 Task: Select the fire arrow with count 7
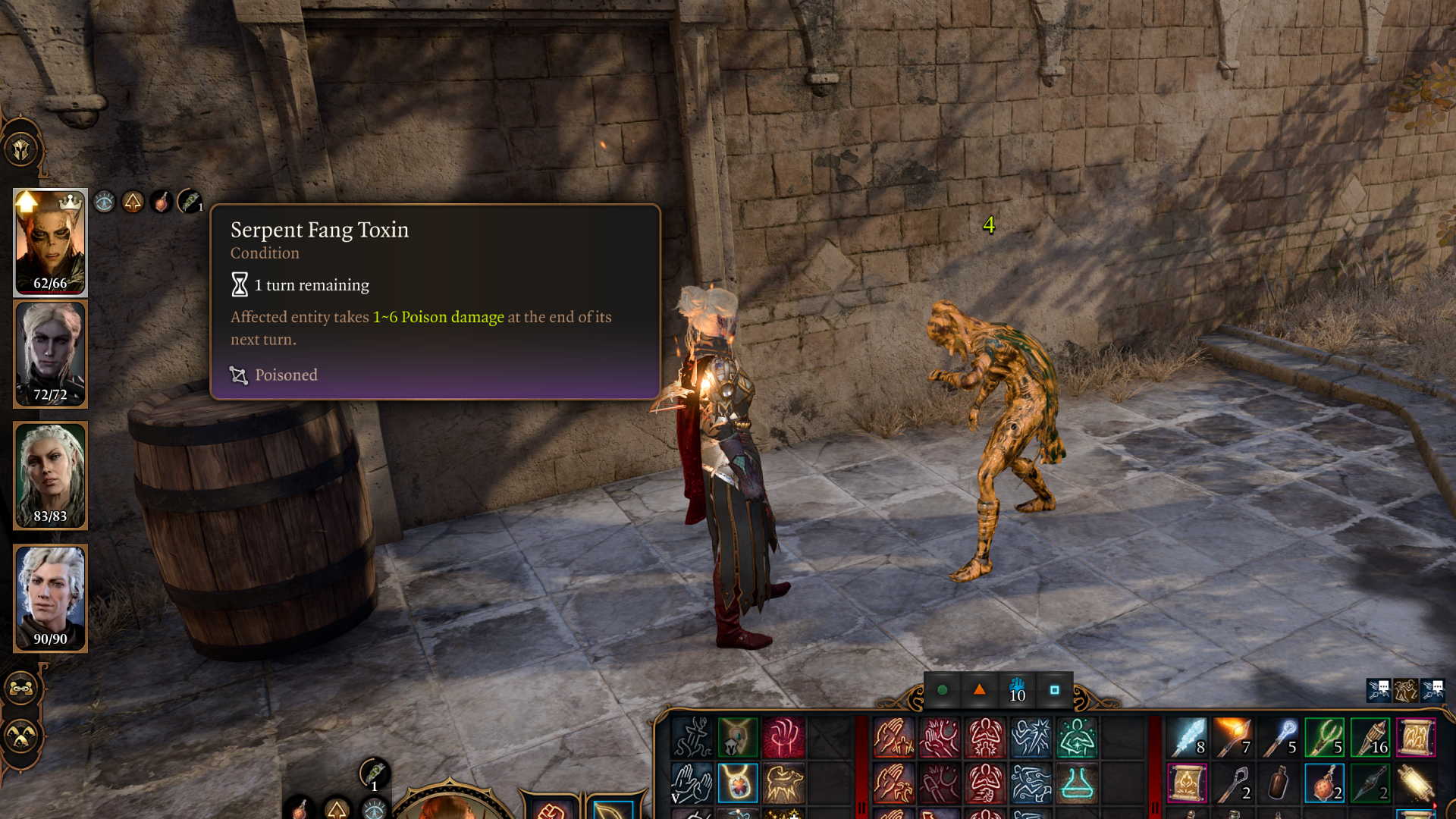1233,738
